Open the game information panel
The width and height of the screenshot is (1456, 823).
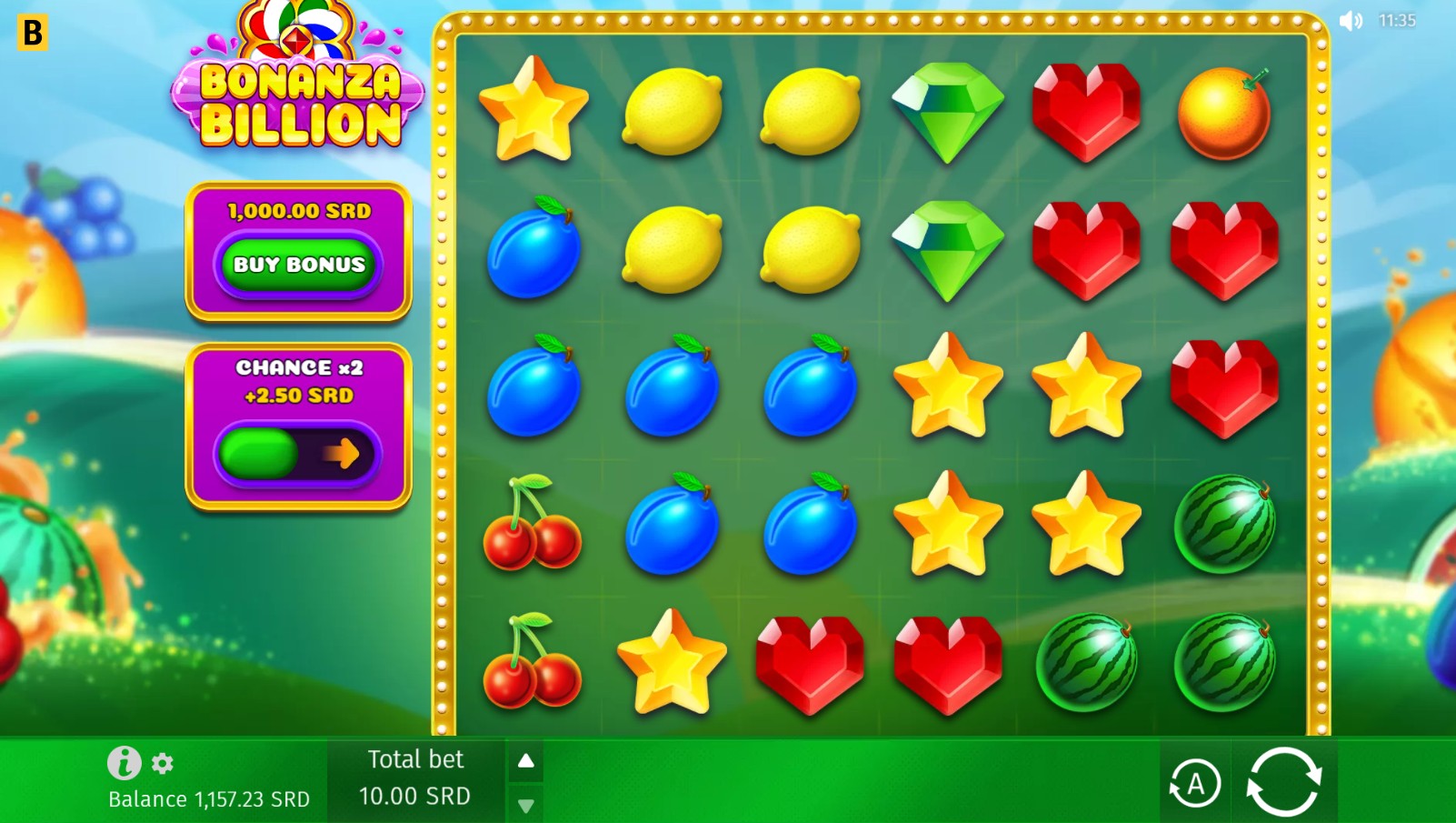click(125, 763)
